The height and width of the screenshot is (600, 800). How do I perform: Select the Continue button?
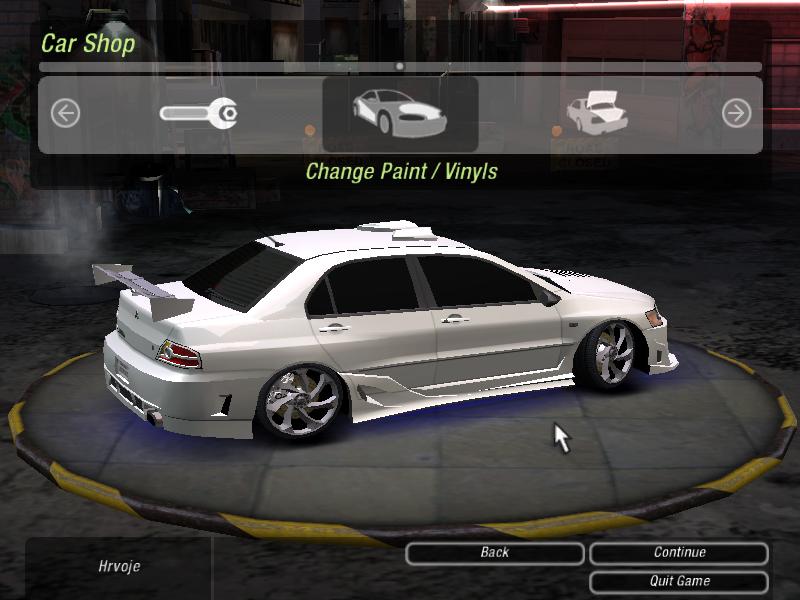[679, 553]
